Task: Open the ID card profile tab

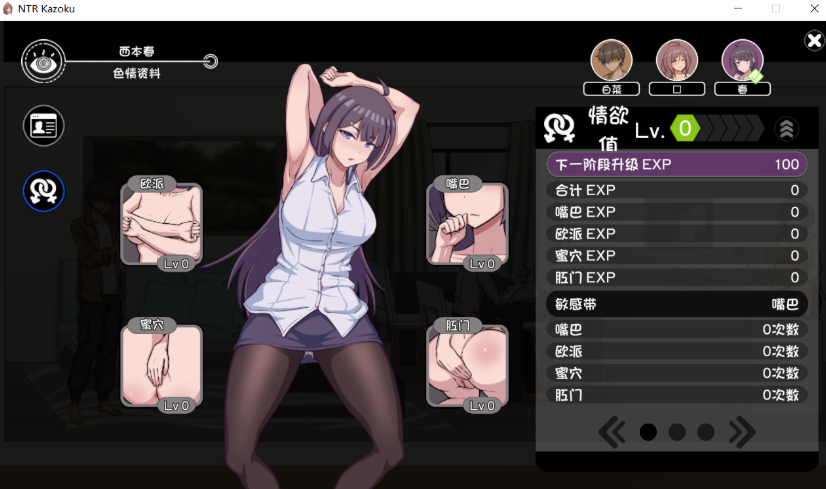Action: pos(44,125)
